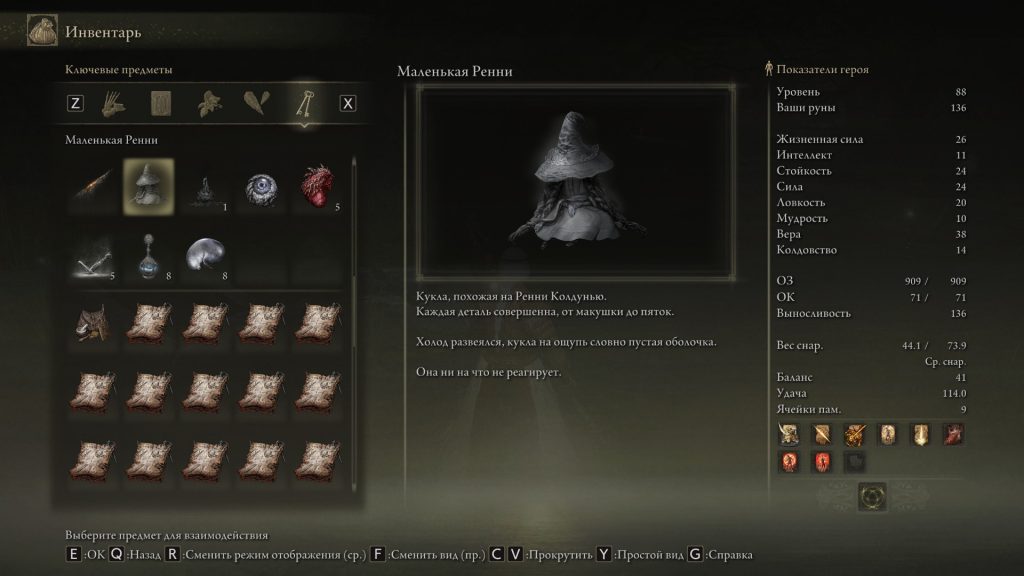This screenshot has width=1024, height=576.
Task: Switch to the keys category tab
Action: pyautogui.click(x=302, y=103)
